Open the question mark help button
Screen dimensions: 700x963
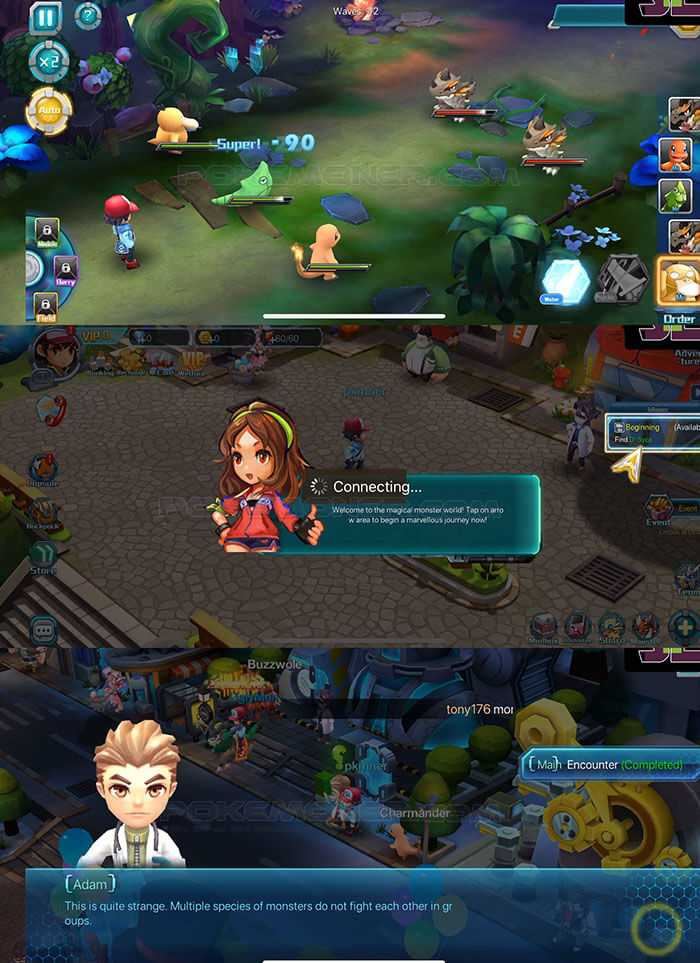point(88,16)
